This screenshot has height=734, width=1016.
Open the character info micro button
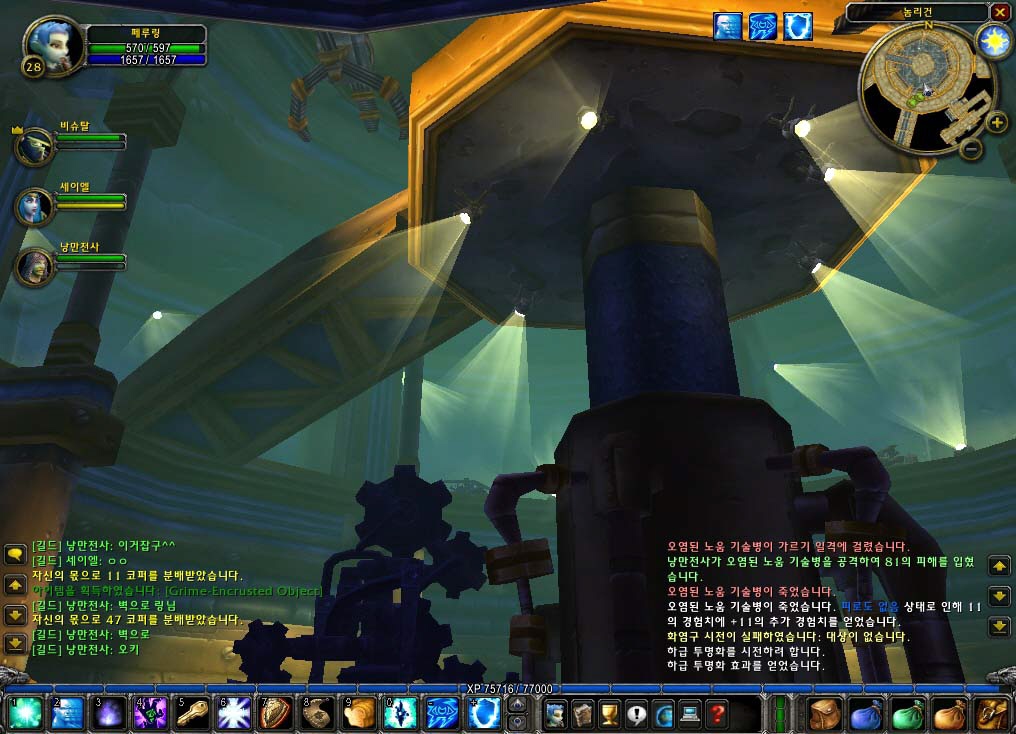557,714
